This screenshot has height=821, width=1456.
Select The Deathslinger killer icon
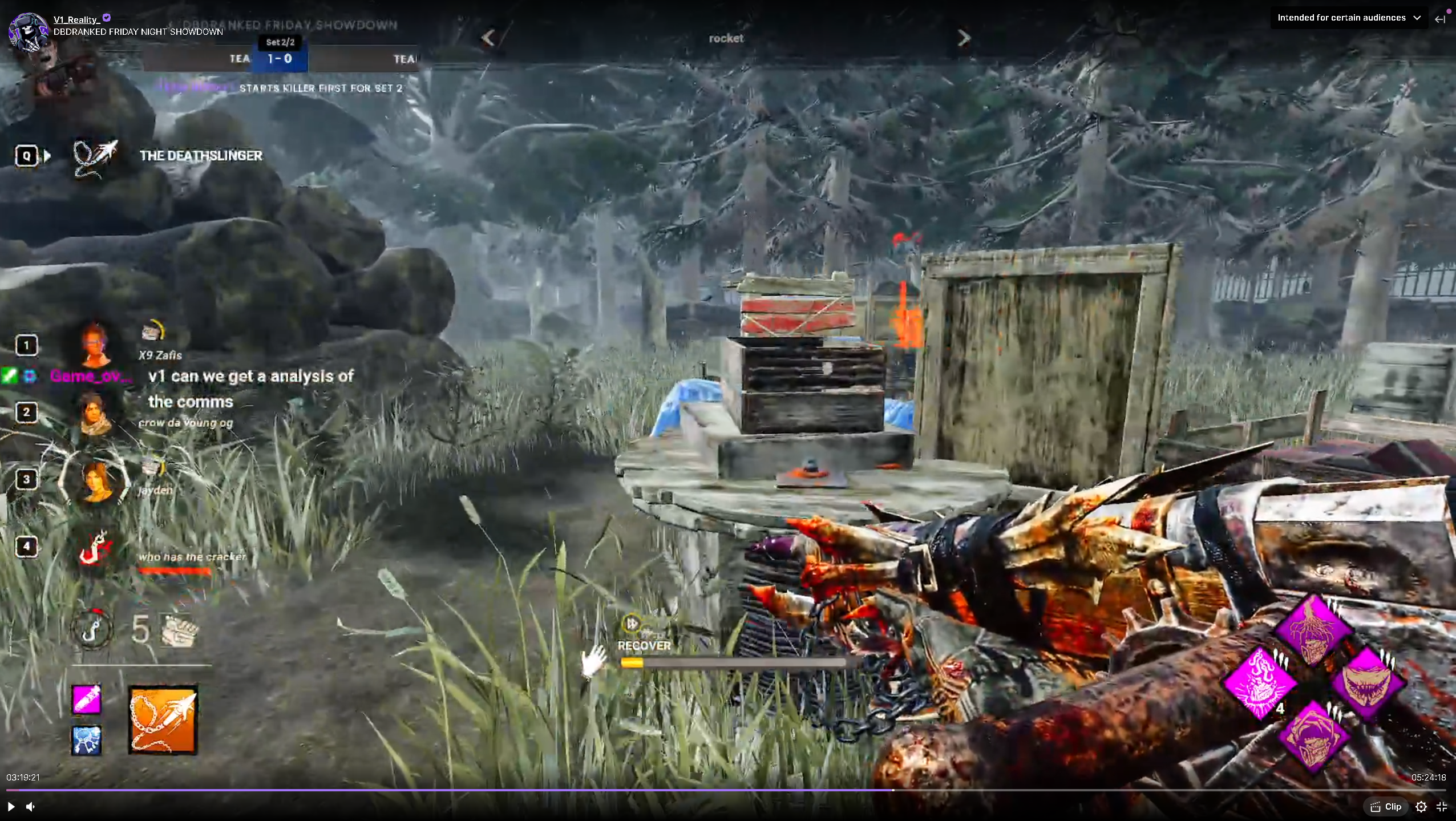point(95,156)
